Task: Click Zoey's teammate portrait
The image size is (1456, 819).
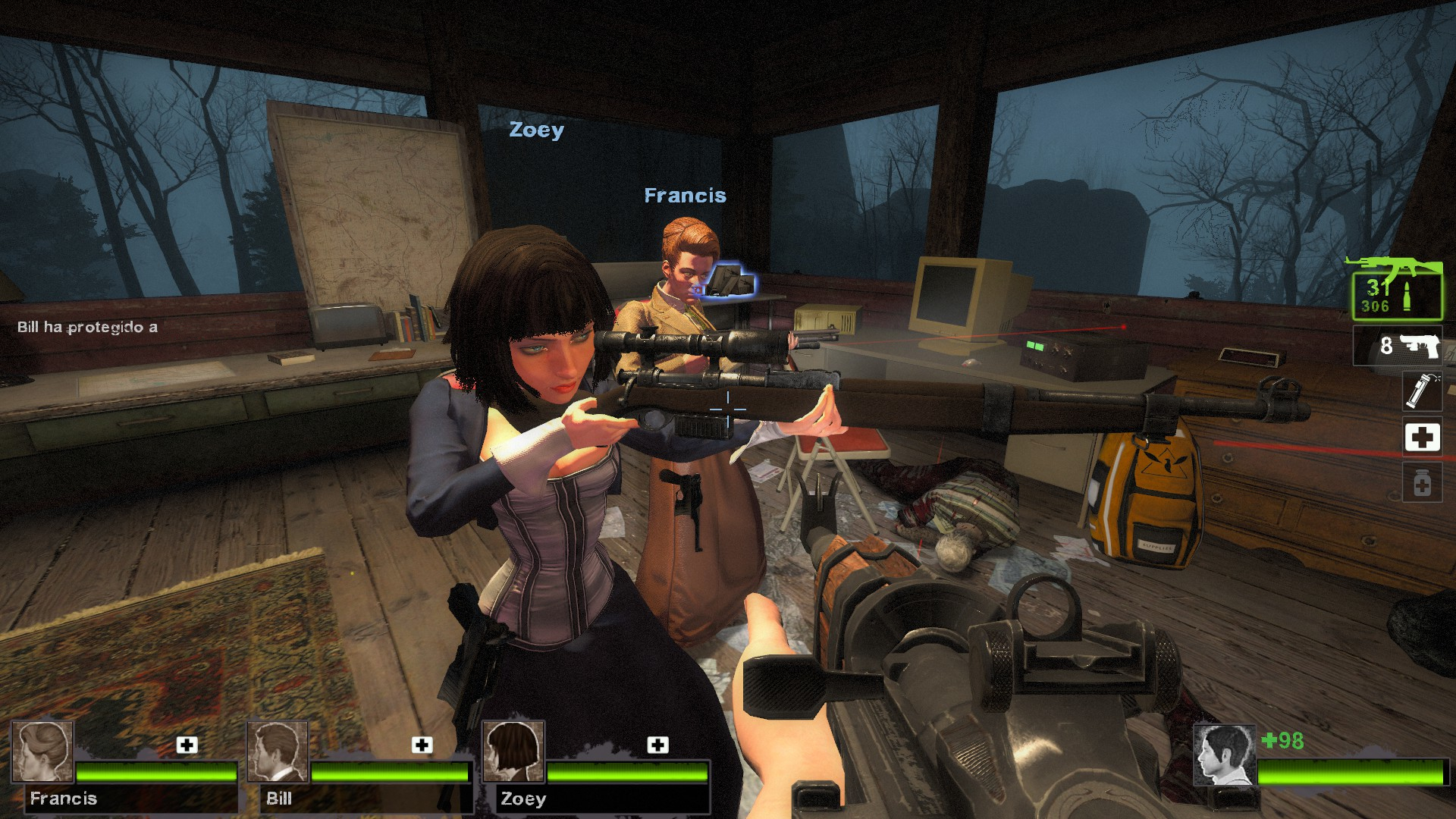Action: coord(513,752)
